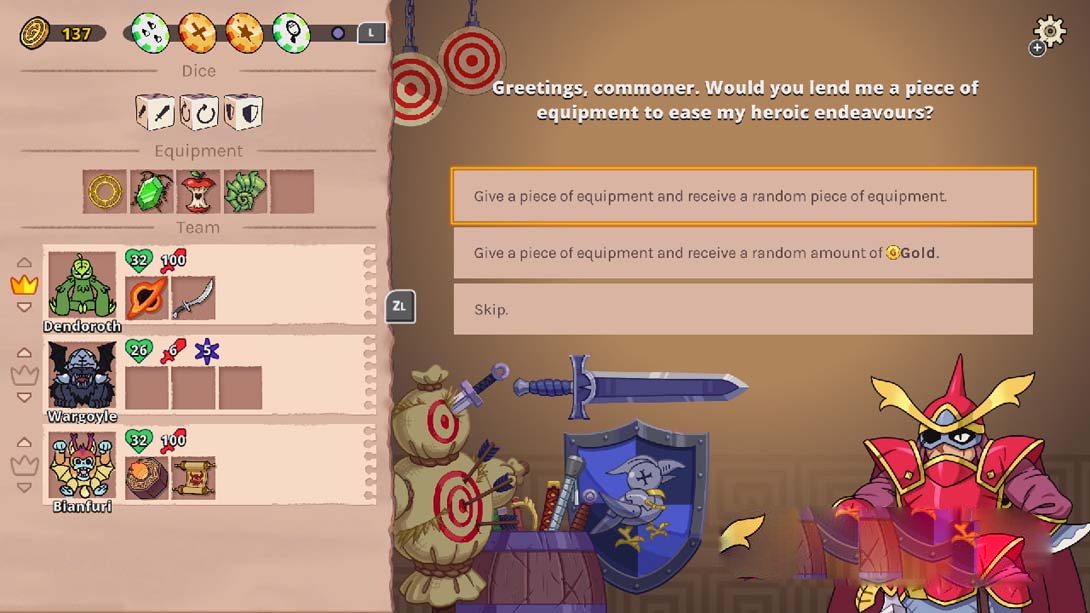Select Wargoyle's portrait
This screenshot has width=1090, height=613.
[x=82, y=375]
